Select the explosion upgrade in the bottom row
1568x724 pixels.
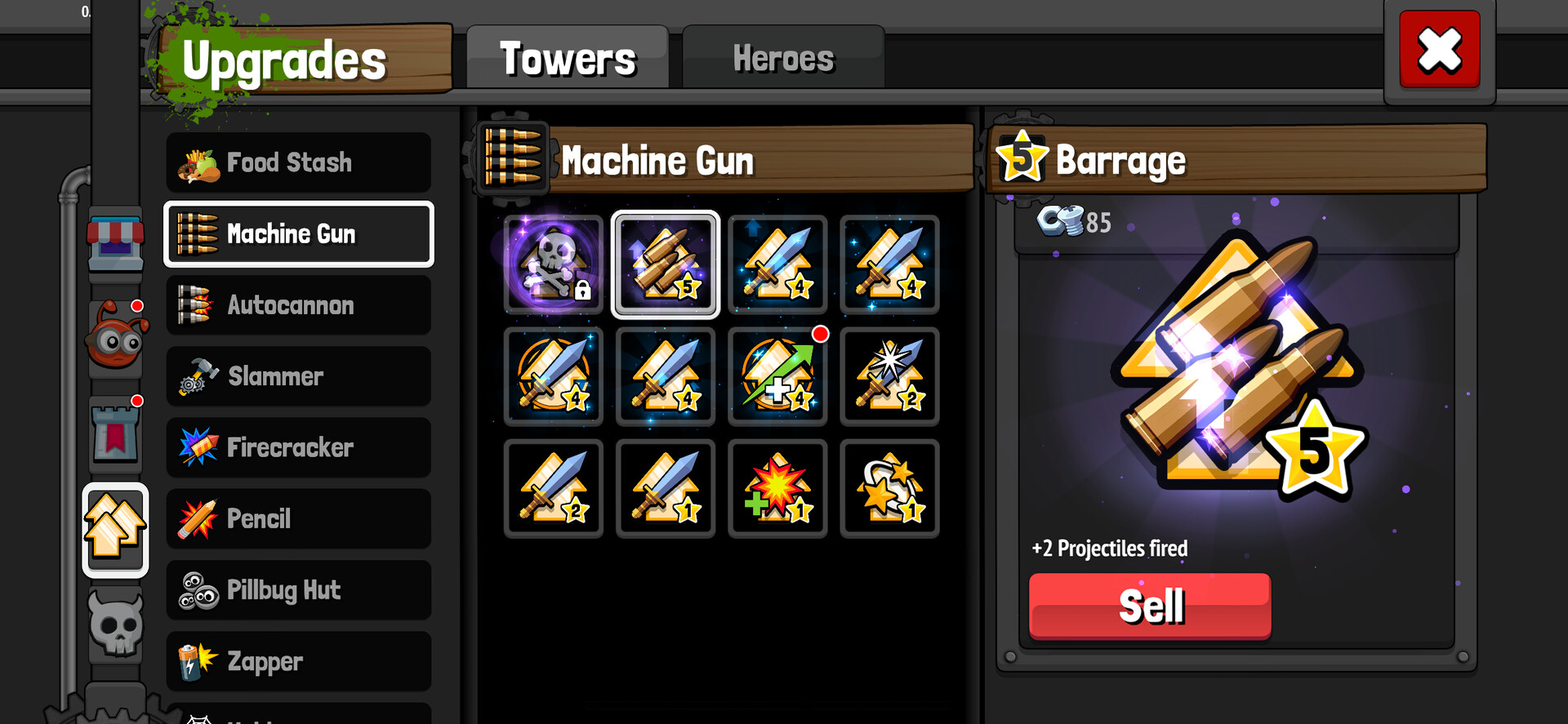[777, 488]
